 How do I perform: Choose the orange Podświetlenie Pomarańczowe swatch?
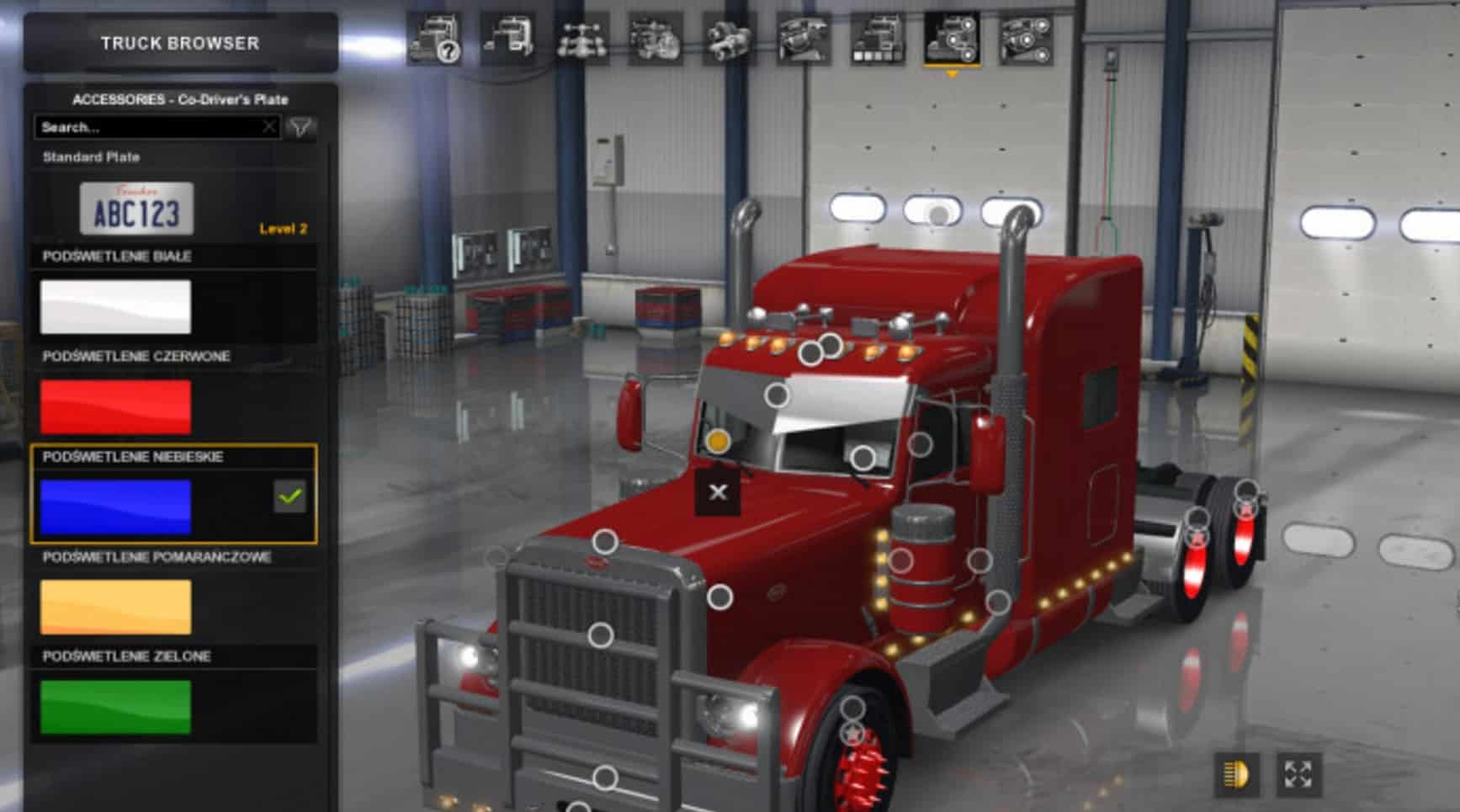115,607
